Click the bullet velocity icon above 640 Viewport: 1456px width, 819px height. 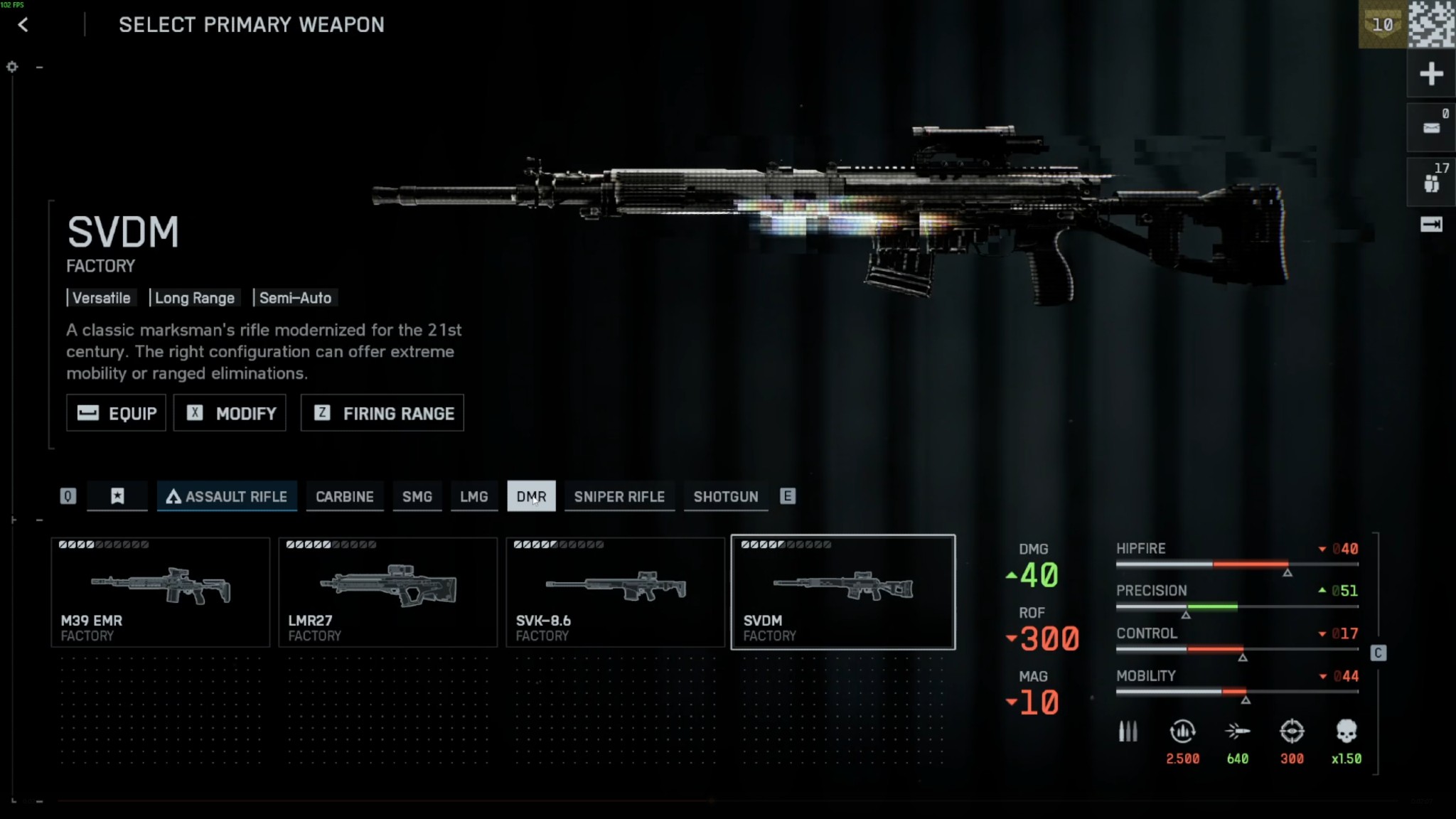pos(1238,731)
